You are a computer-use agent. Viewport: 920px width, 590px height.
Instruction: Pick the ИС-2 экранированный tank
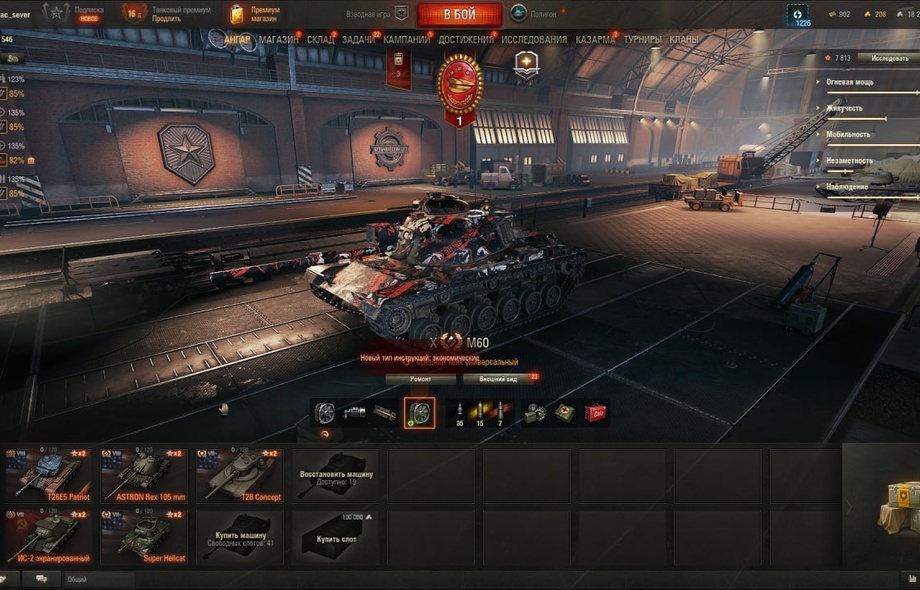click(47, 536)
